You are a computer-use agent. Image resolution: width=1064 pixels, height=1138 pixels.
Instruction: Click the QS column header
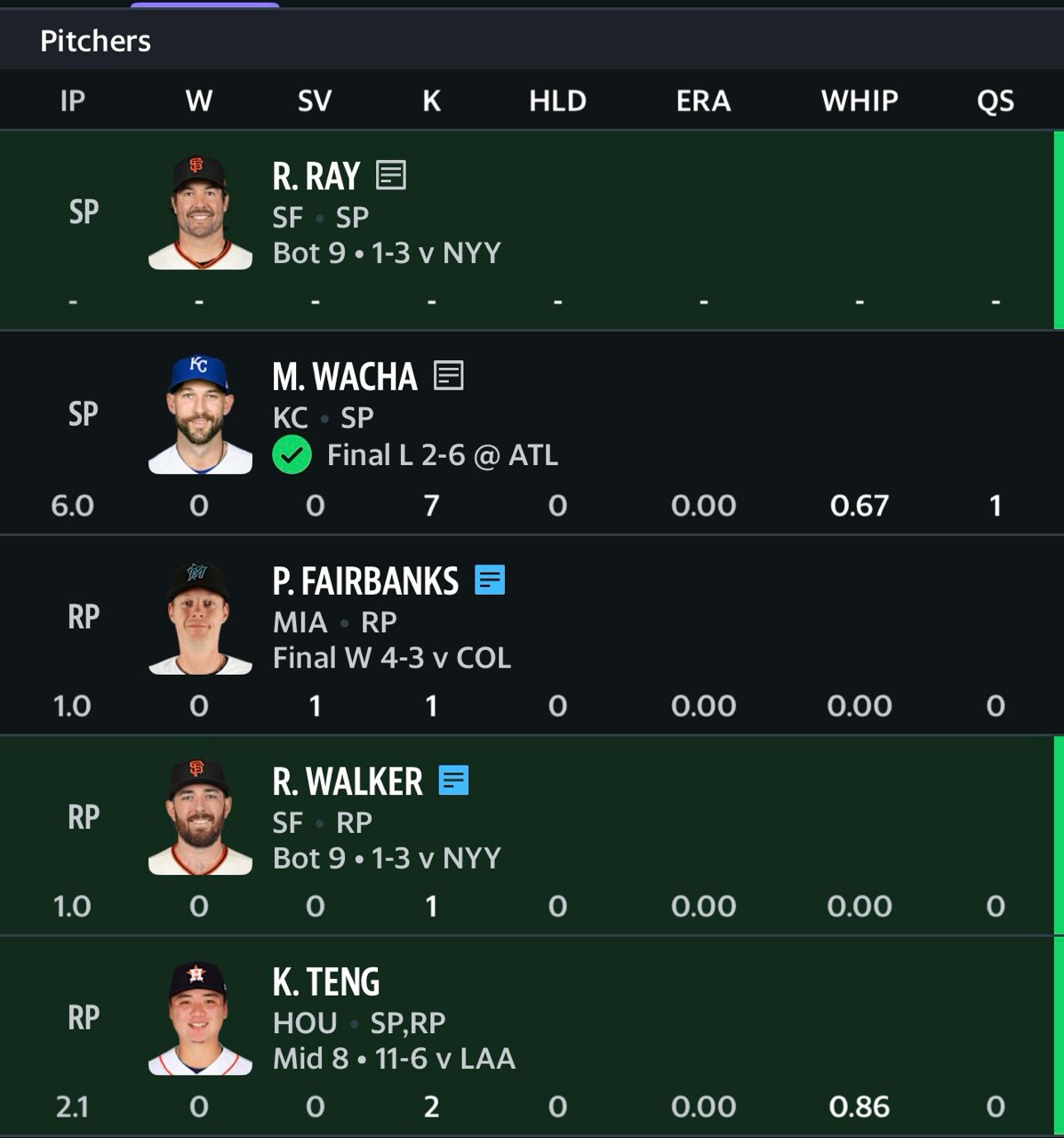click(995, 100)
